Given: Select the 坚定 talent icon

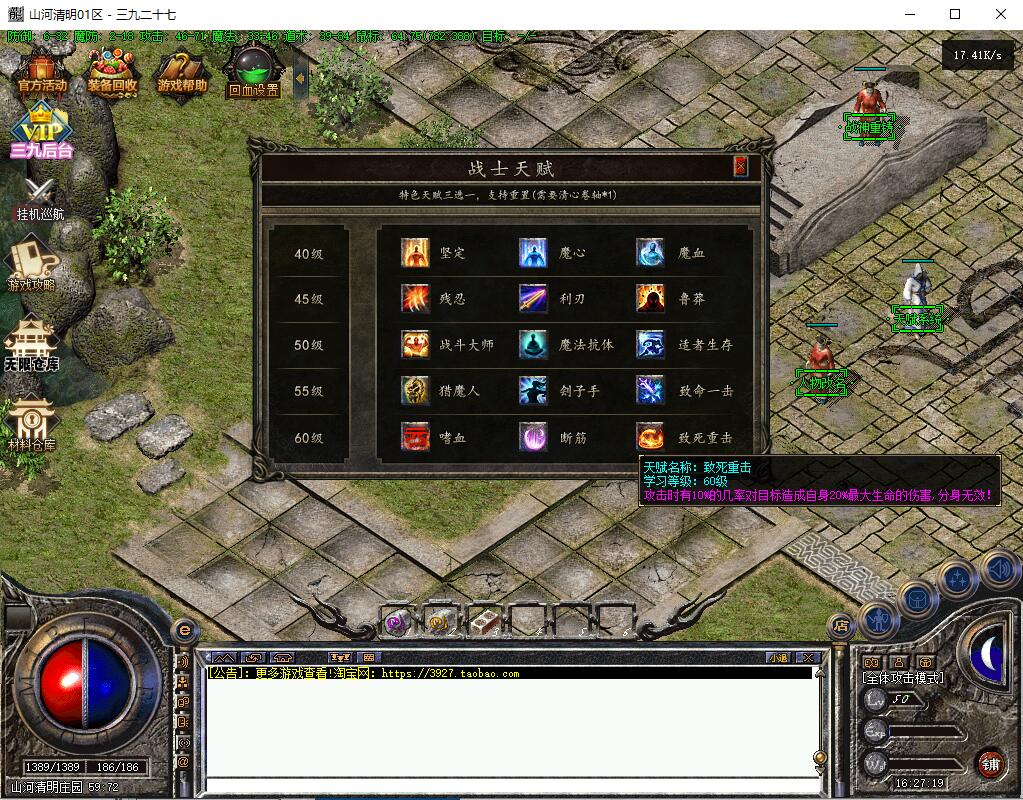Looking at the screenshot, I should 415,253.
